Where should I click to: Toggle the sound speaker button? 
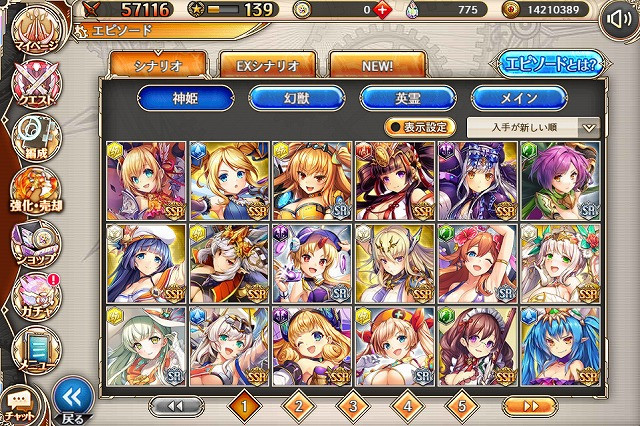click(x=617, y=18)
